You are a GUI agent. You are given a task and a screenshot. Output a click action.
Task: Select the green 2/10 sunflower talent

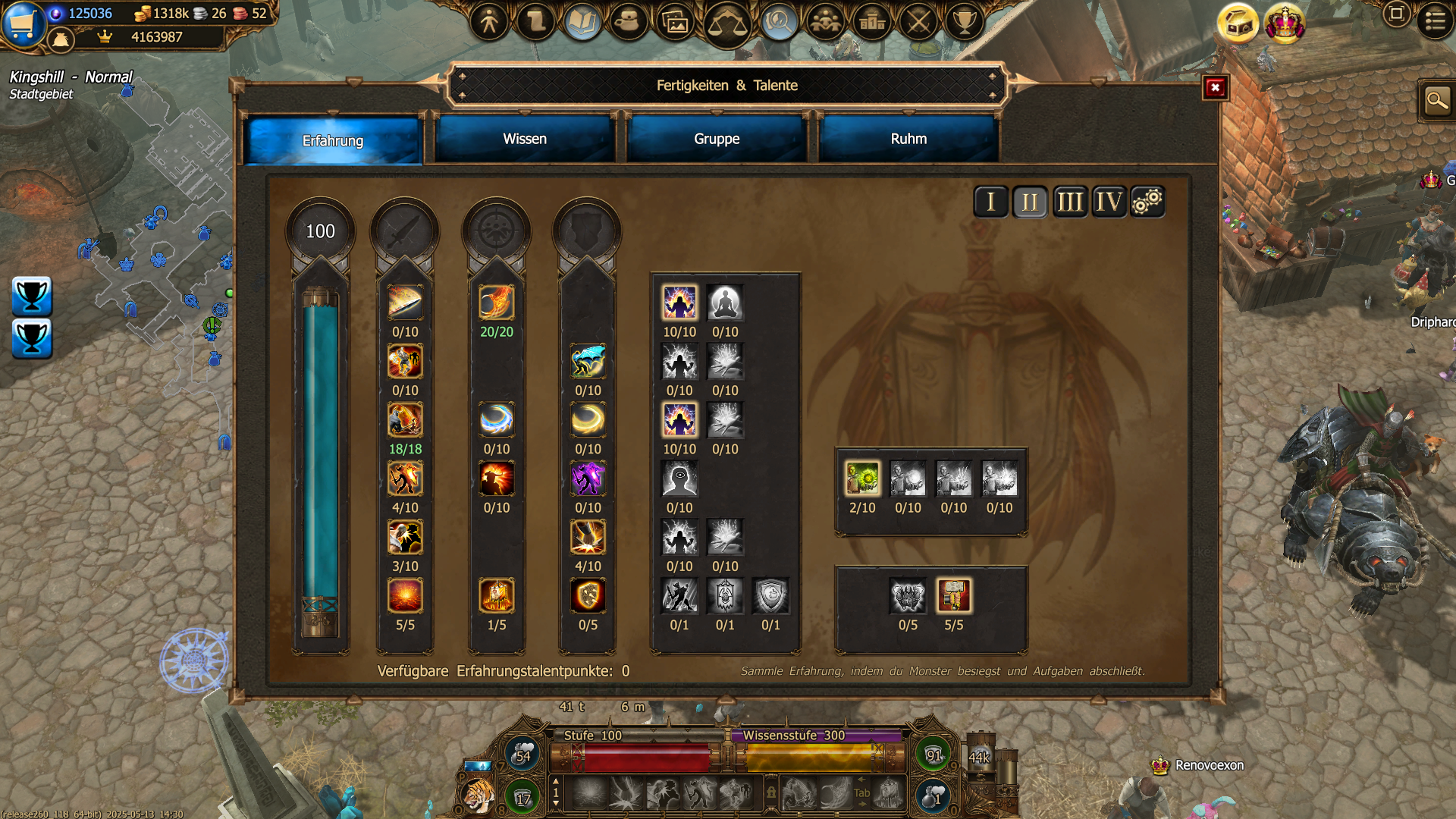pos(862,479)
